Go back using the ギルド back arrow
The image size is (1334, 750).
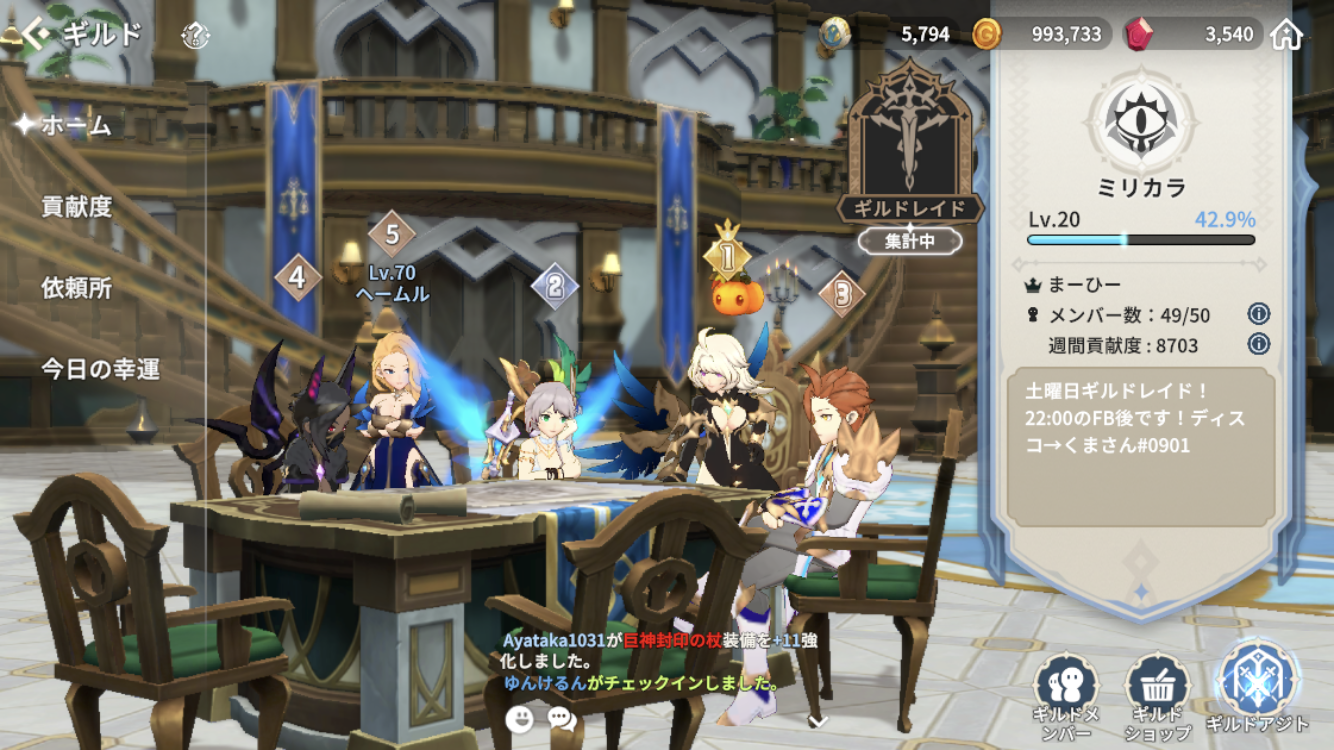point(36,36)
